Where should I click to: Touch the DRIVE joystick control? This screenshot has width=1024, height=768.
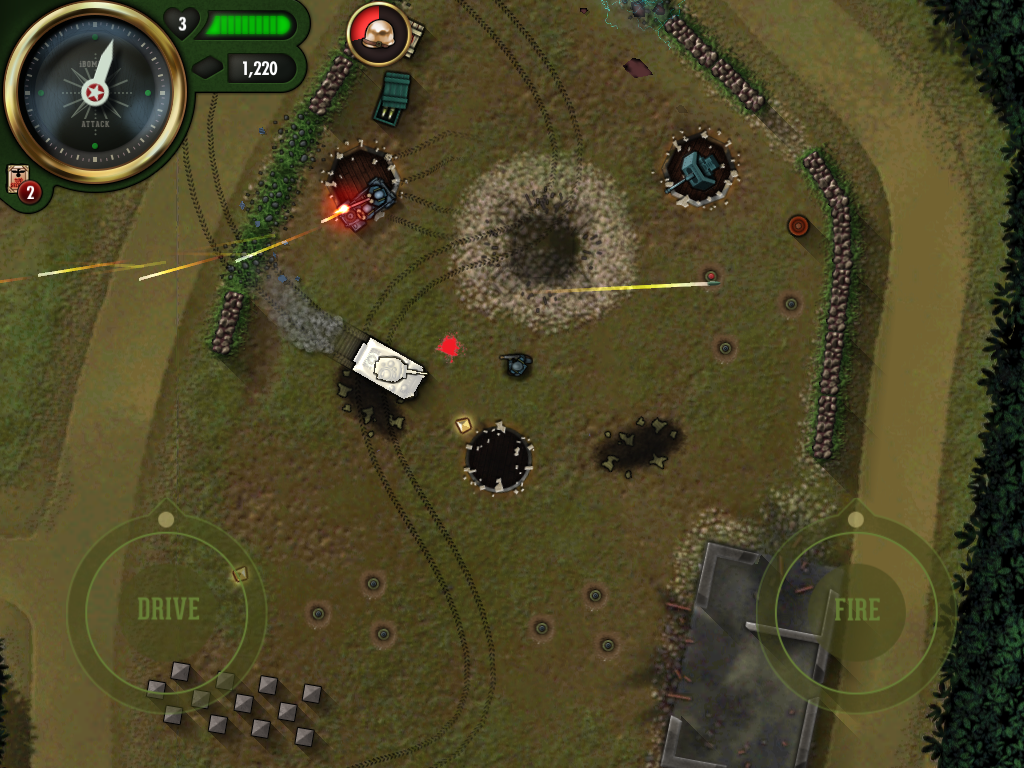(x=167, y=609)
